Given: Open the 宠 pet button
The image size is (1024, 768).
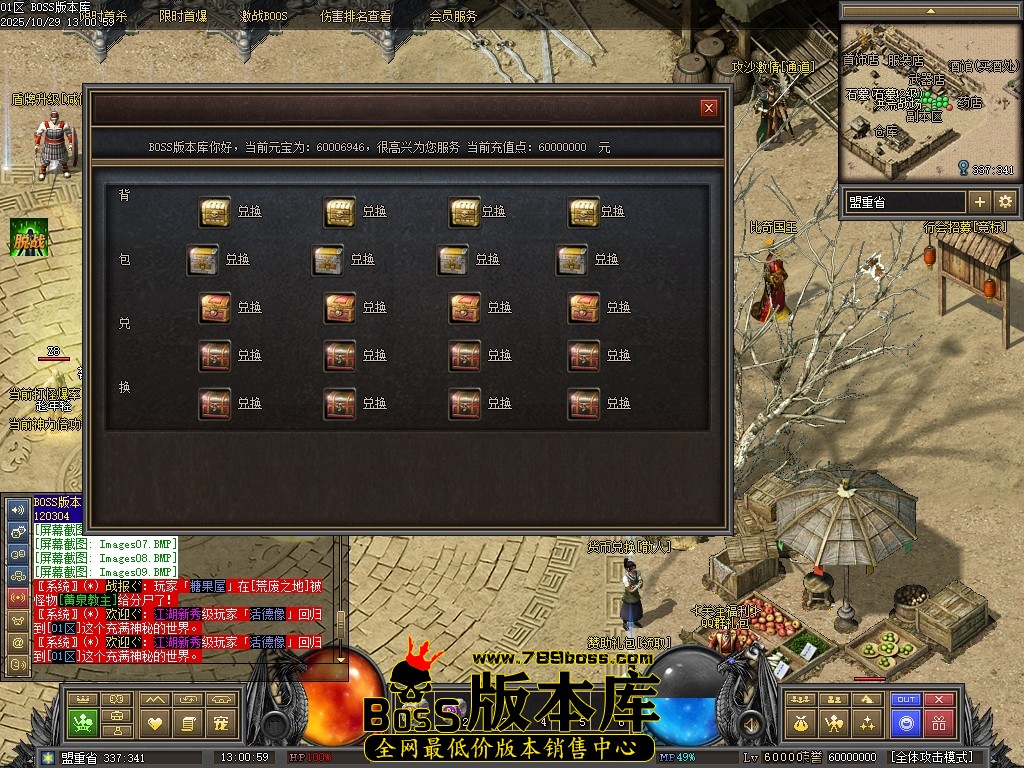Looking at the screenshot, I should (221, 722).
